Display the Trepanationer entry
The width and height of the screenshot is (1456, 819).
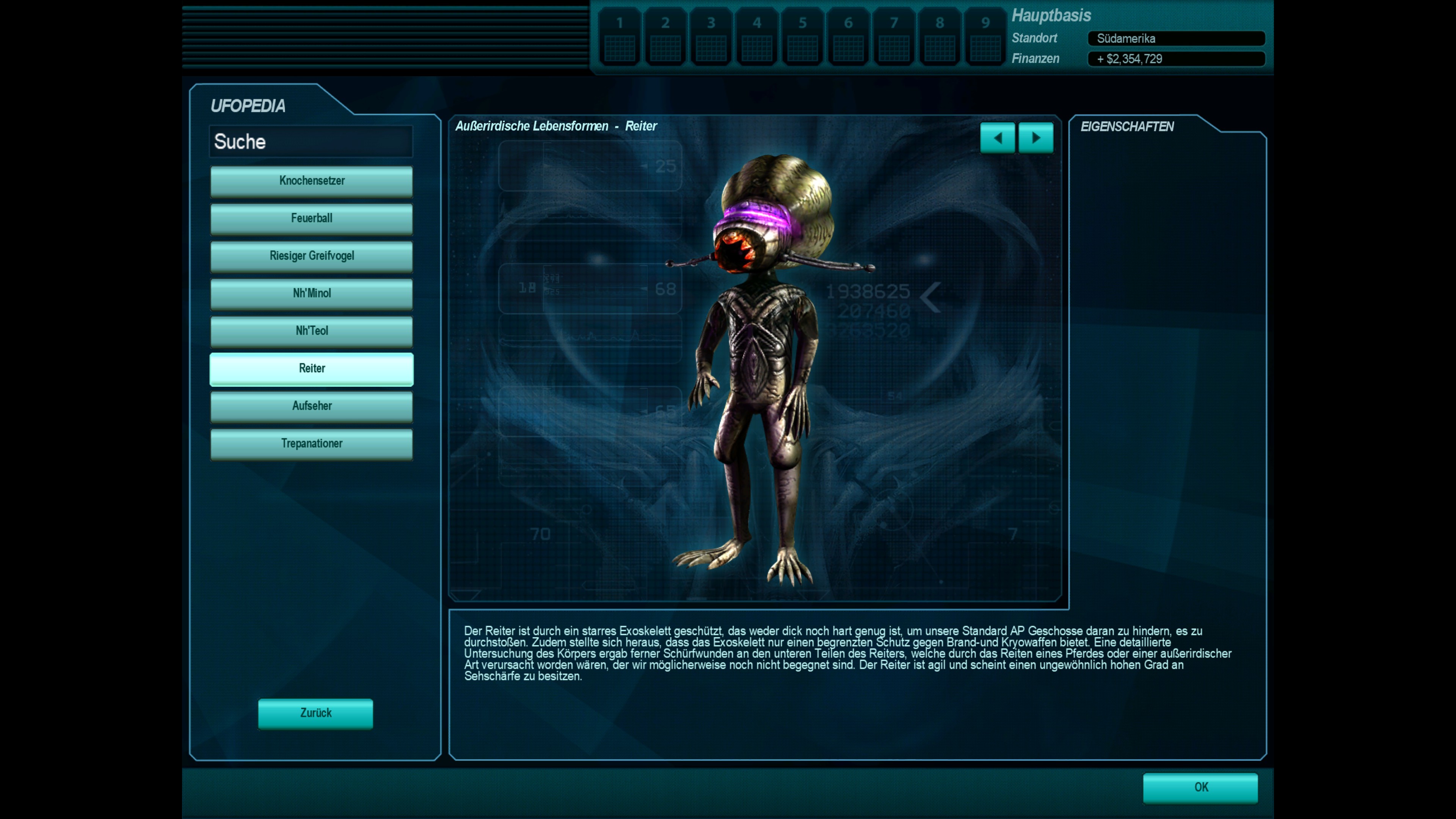coord(311,444)
